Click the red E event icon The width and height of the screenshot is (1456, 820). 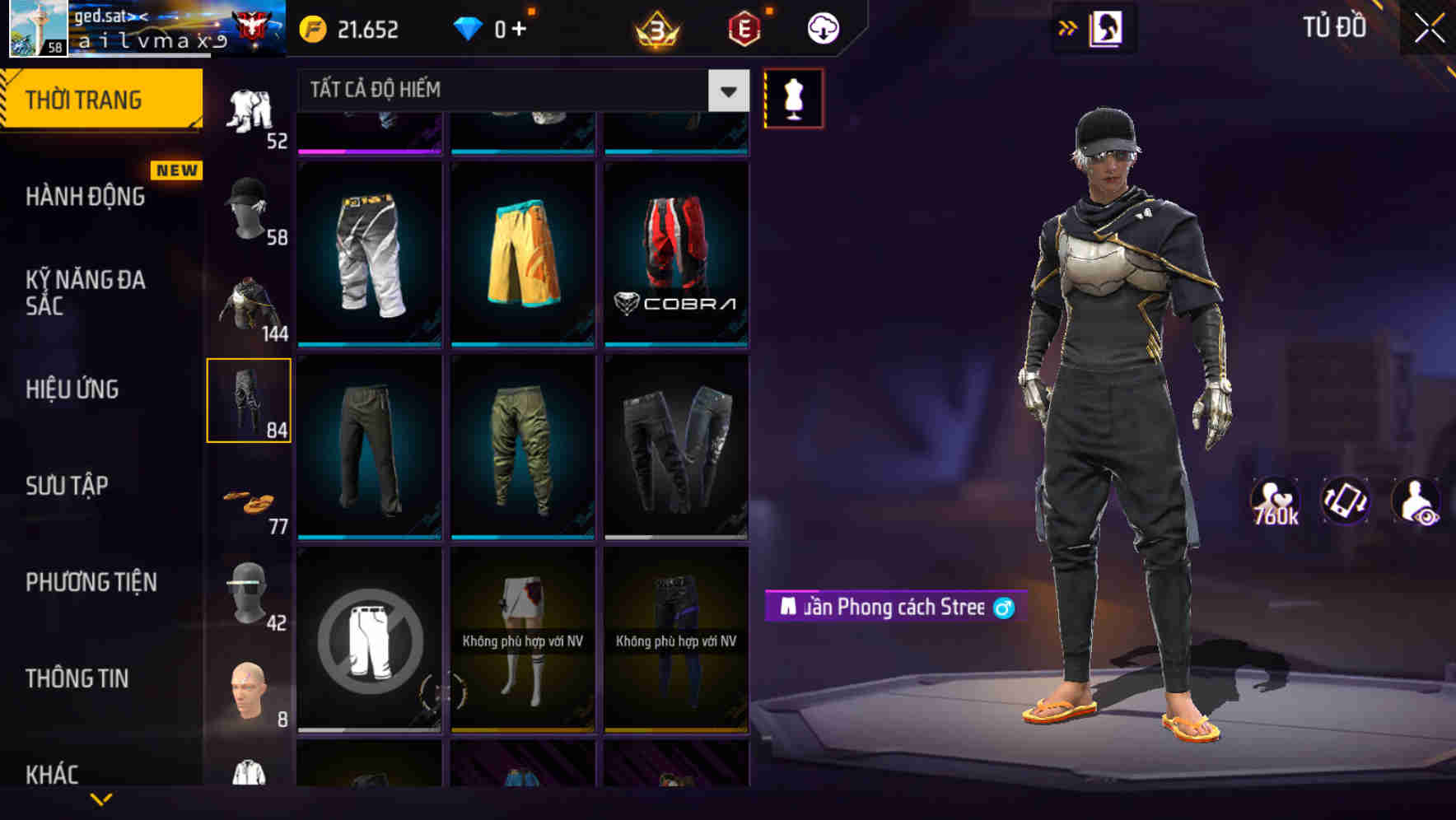click(x=740, y=30)
